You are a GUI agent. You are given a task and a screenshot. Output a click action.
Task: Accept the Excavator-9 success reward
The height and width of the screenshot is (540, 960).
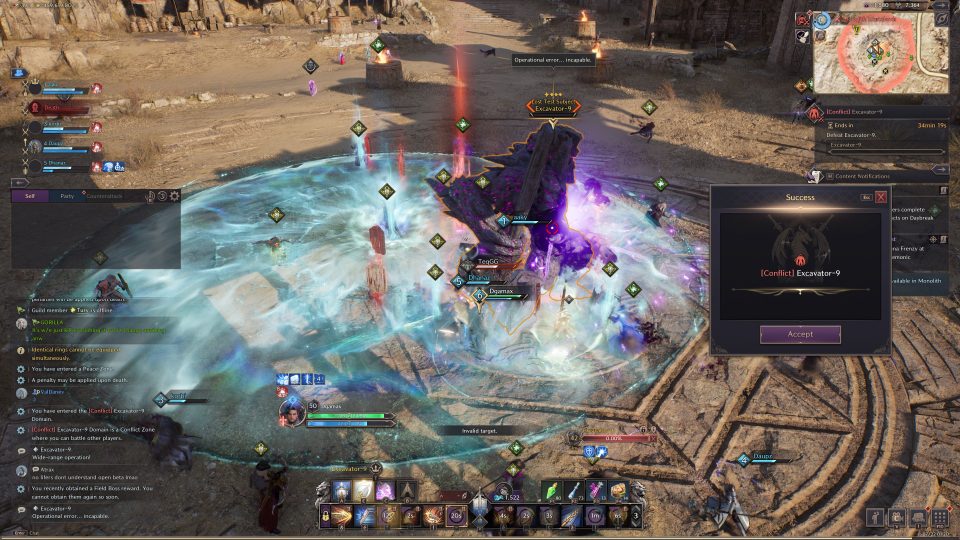(x=800, y=334)
